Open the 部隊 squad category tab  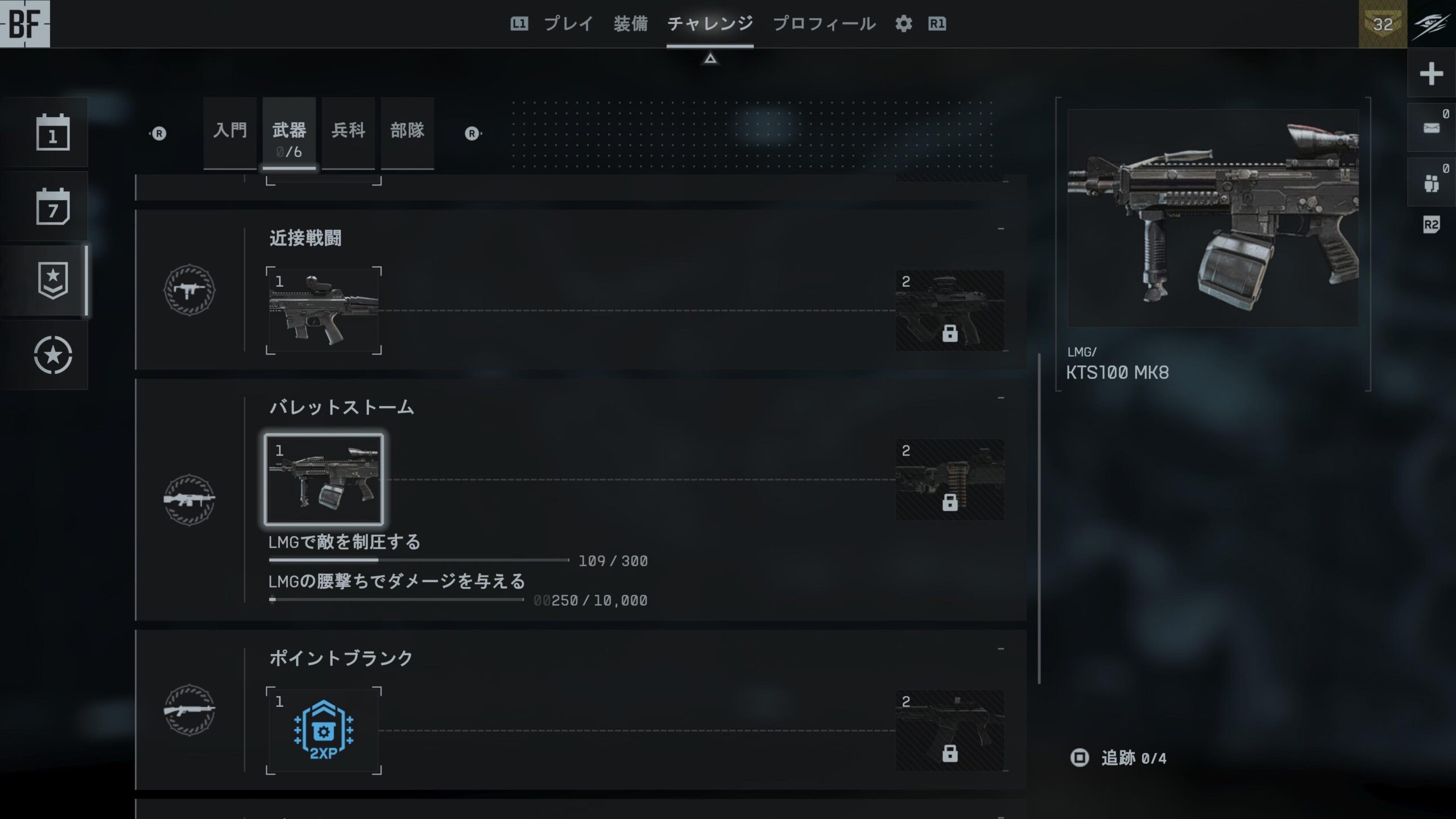(x=407, y=132)
